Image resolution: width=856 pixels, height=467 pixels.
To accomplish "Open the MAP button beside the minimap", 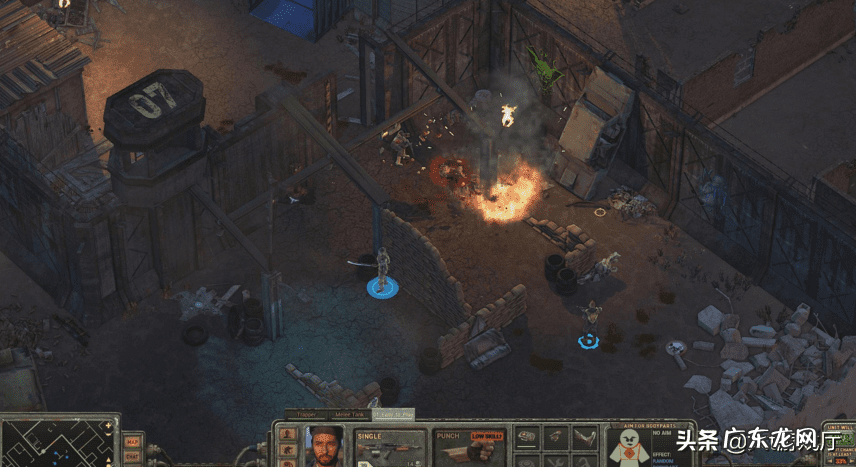I will pyautogui.click(x=132, y=442).
